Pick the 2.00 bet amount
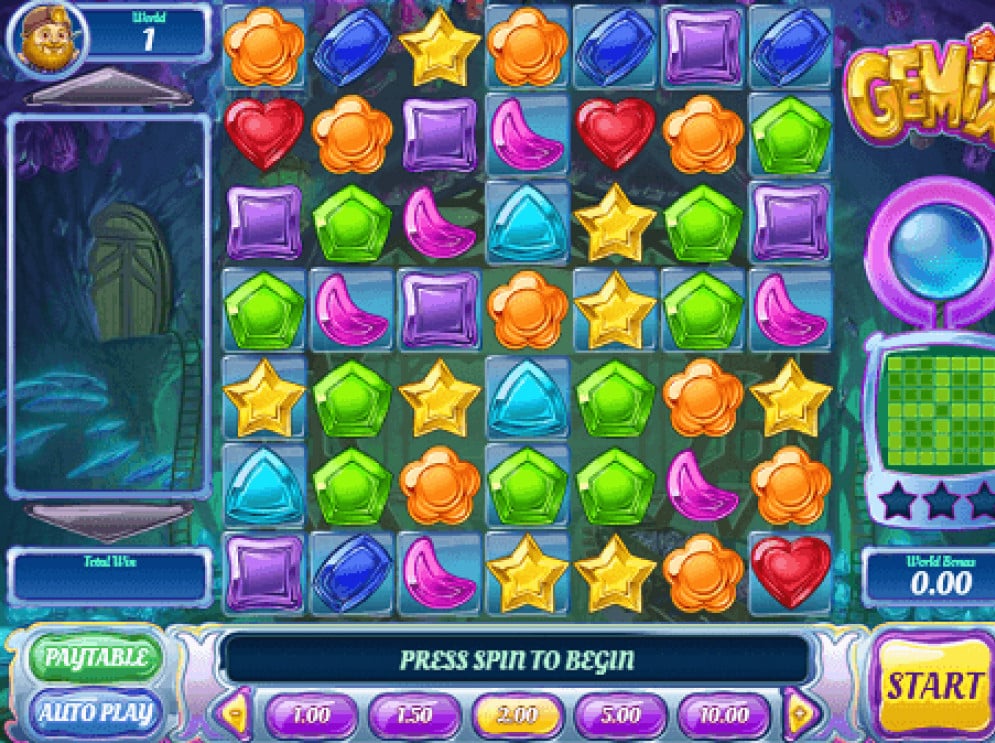 point(518,716)
